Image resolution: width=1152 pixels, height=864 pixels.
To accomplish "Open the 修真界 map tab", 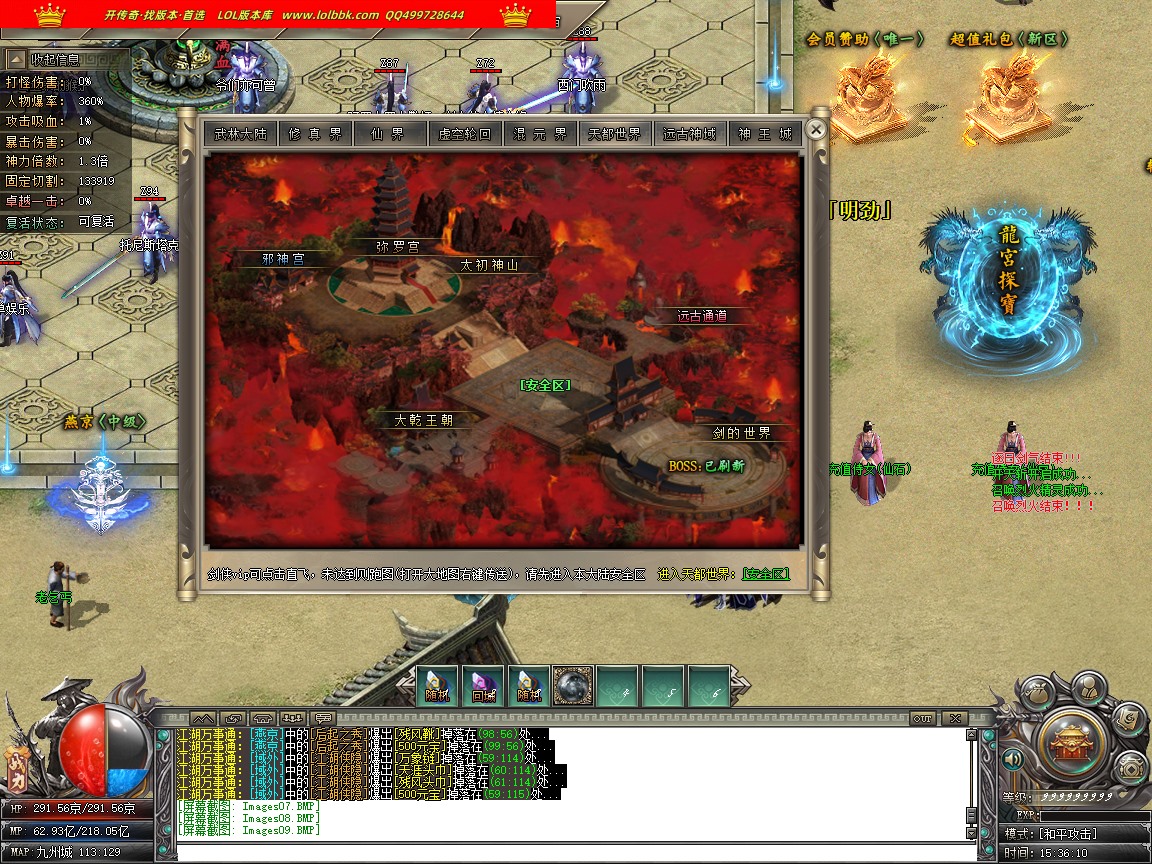I will (x=315, y=134).
